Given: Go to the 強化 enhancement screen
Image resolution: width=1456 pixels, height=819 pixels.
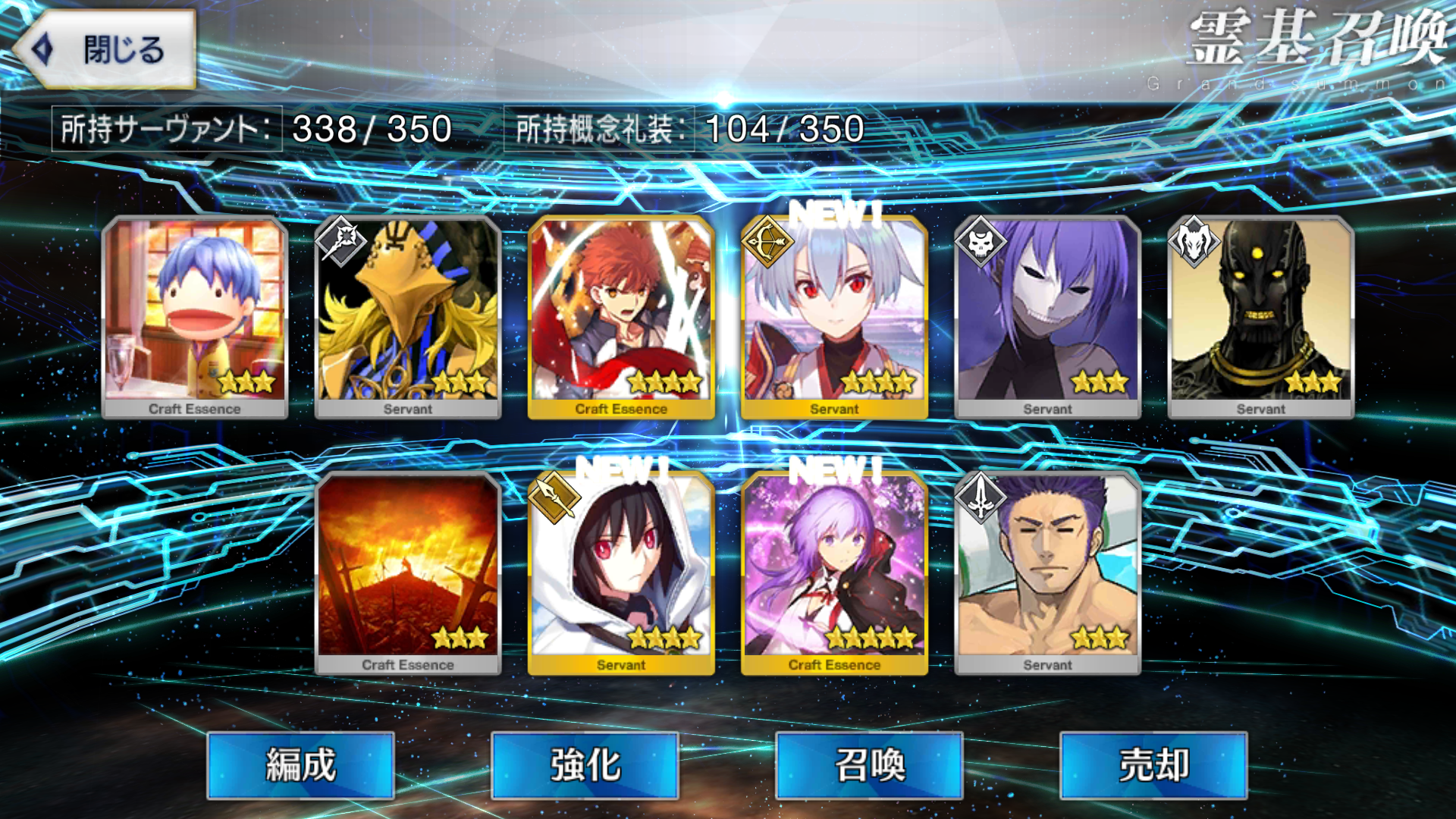Looking at the screenshot, I should pyautogui.click(x=585, y=764).
